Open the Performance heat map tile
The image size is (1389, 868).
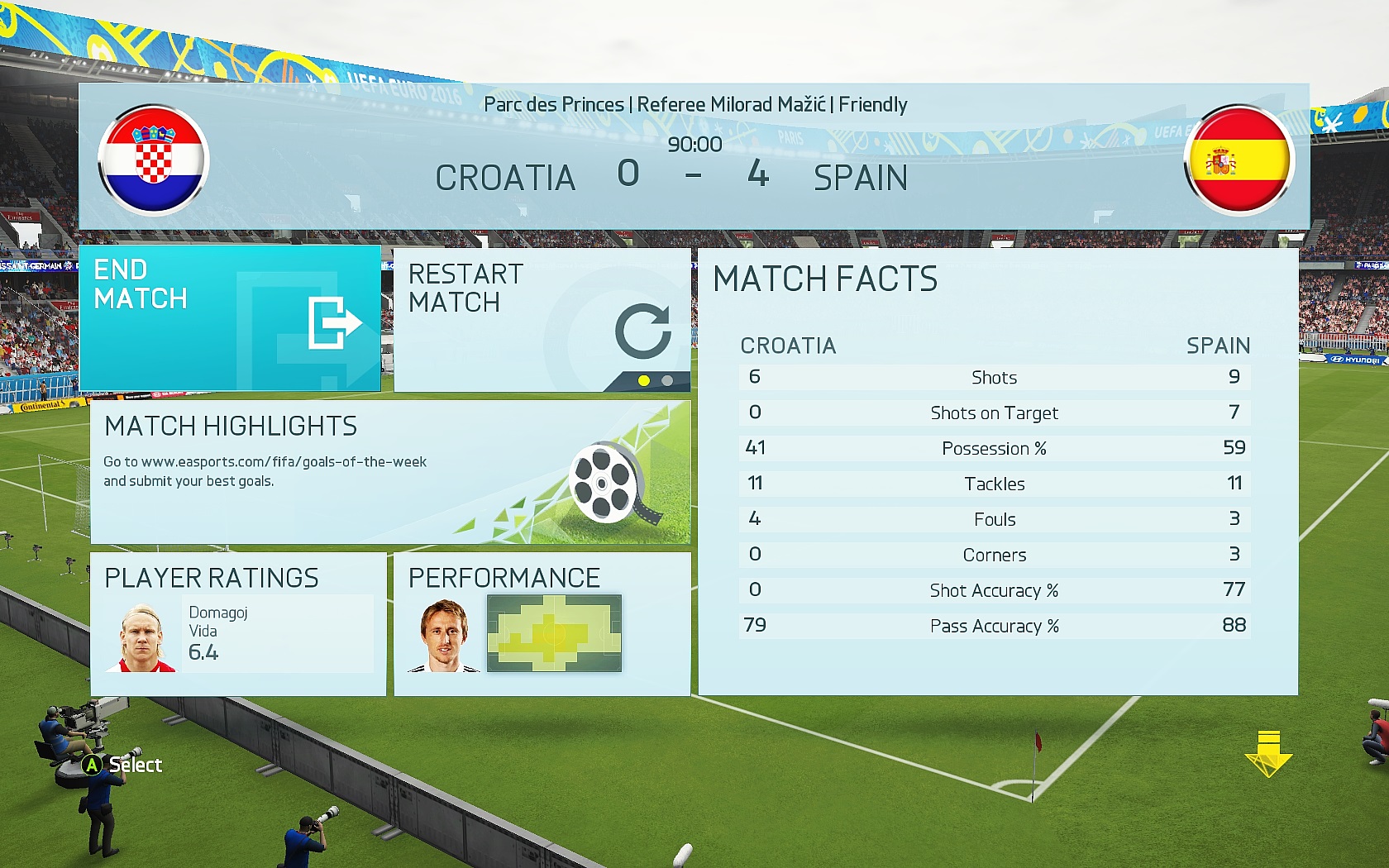(x=542, y=624)
